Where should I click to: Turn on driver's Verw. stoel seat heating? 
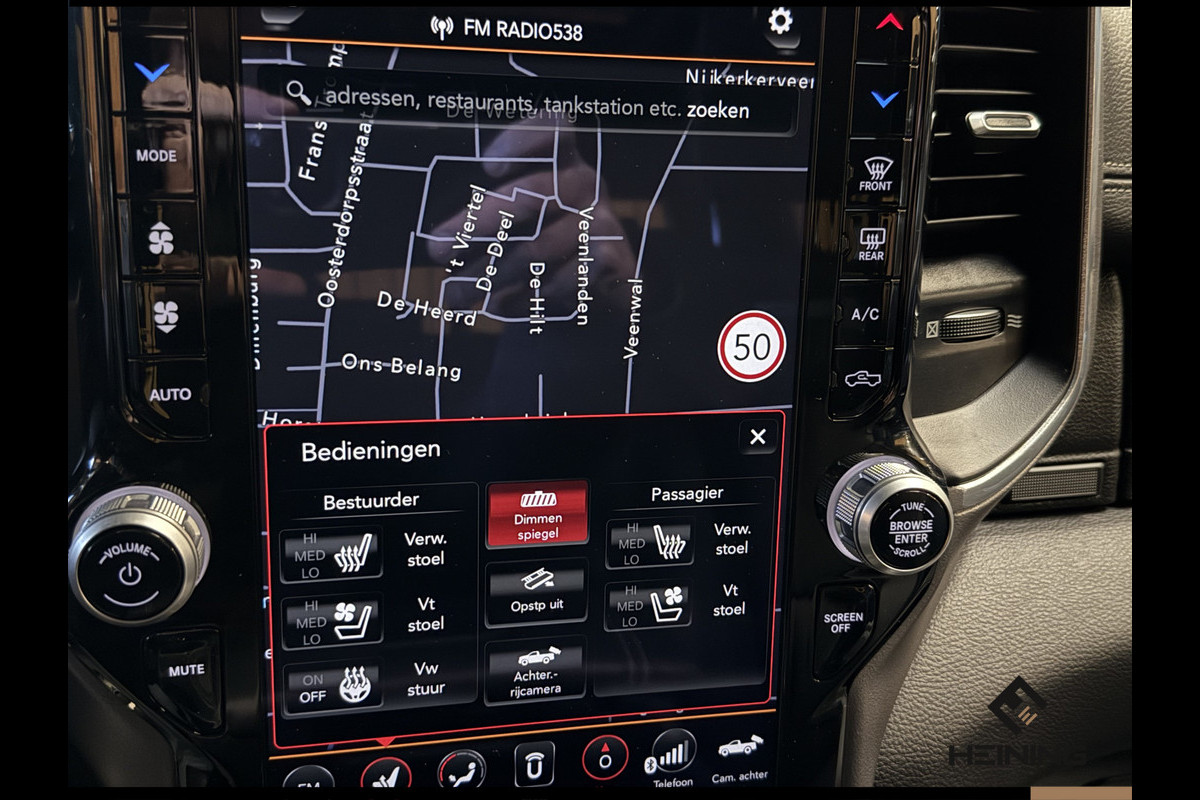pos(331,555)
